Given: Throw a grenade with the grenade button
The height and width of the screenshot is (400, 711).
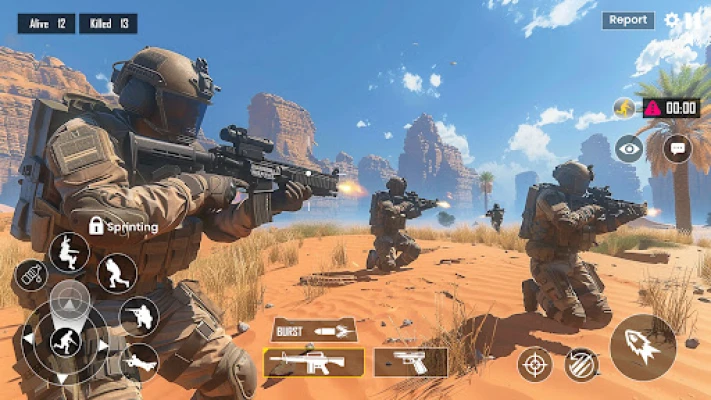Looking at the screenshot, I should pyautogui.click(x=31, y=275).
